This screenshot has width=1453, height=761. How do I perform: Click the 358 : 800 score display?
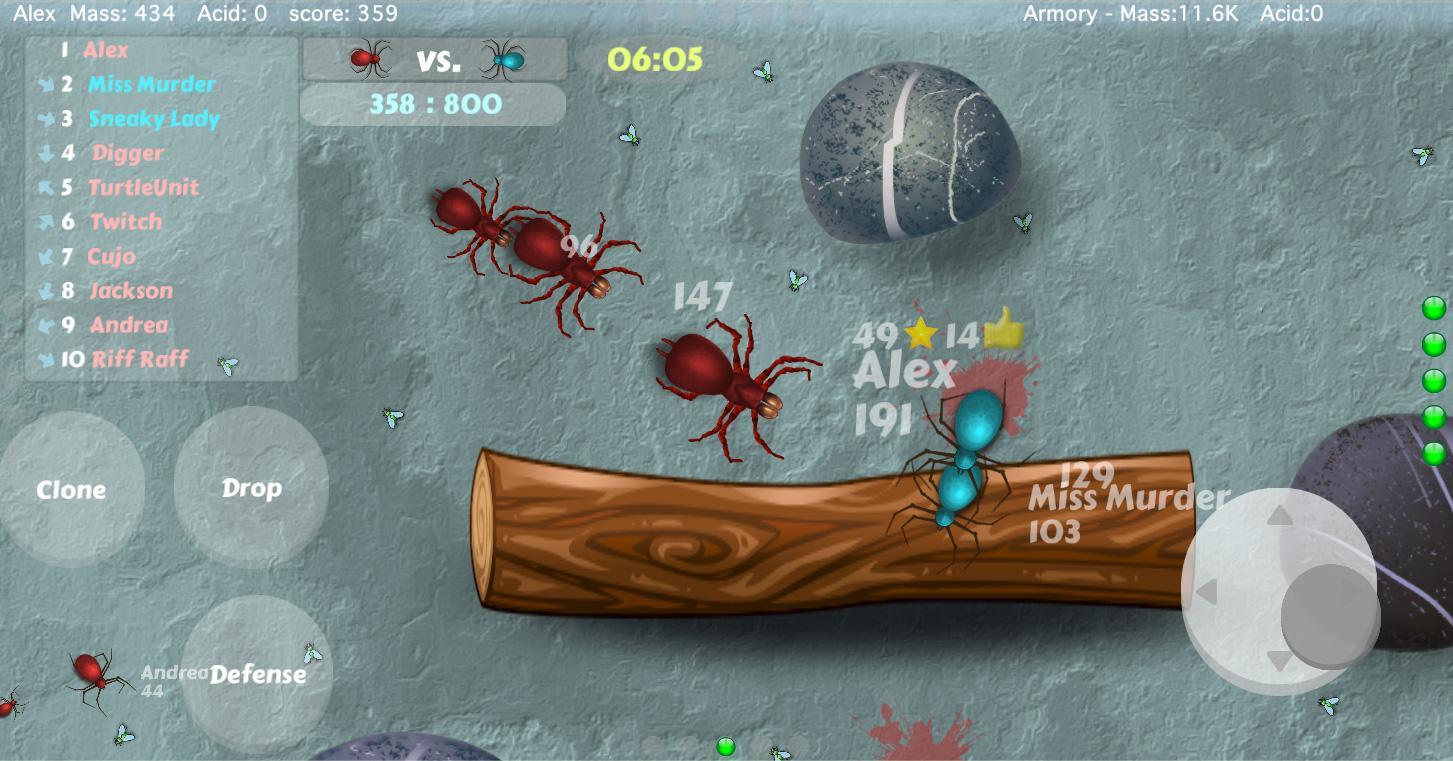[433, 104]
